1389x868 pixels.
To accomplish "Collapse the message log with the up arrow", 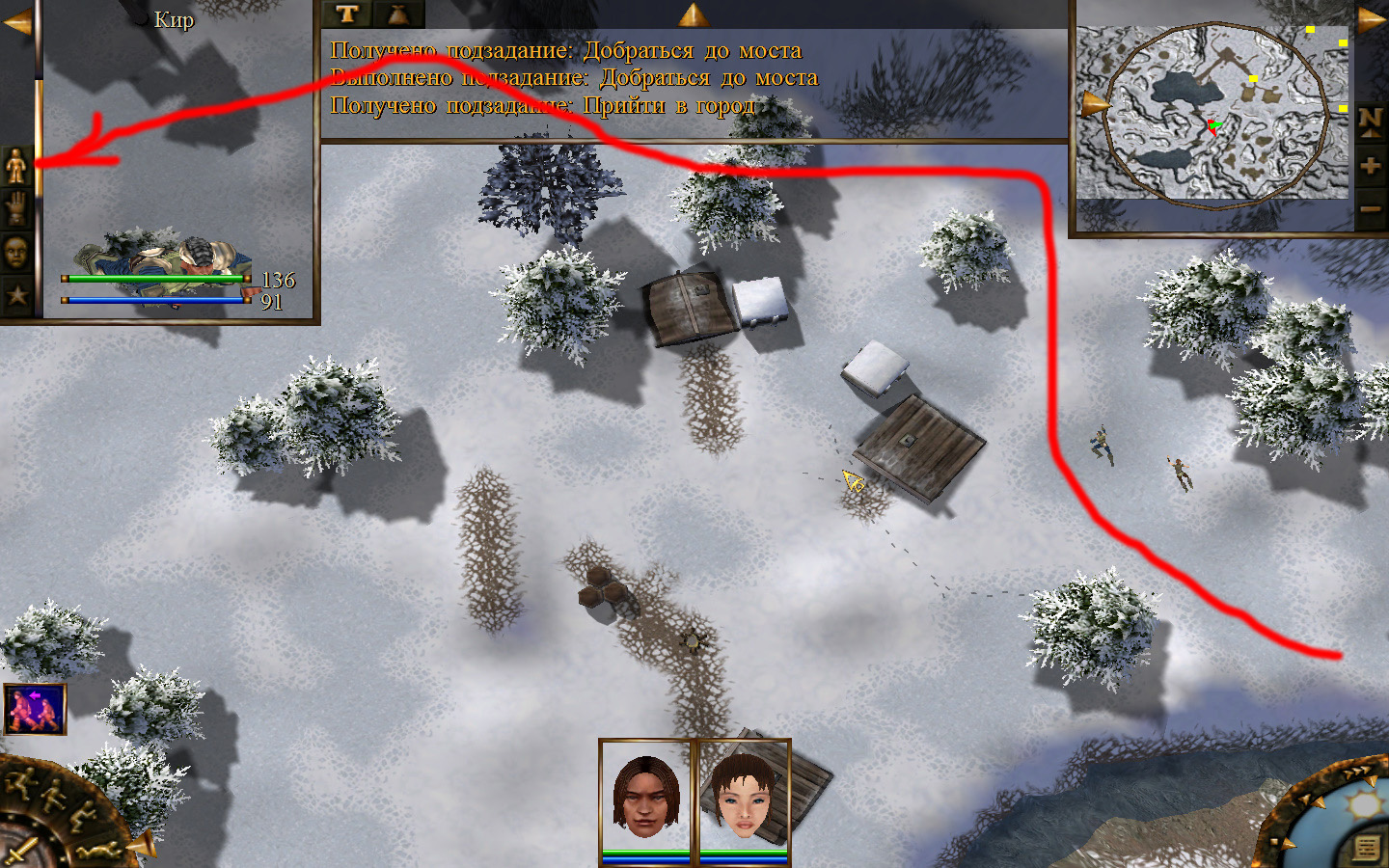I will point(693,14).
